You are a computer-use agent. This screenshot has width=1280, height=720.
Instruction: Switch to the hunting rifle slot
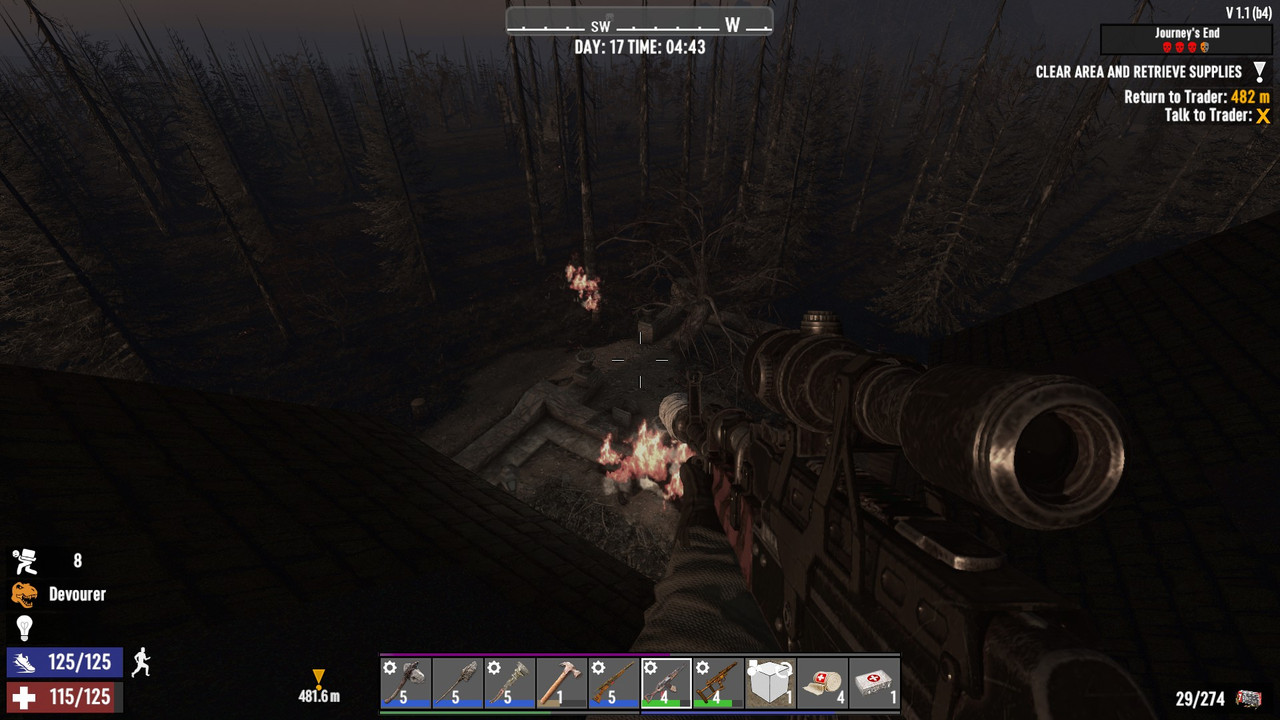(x=614, y=683)
